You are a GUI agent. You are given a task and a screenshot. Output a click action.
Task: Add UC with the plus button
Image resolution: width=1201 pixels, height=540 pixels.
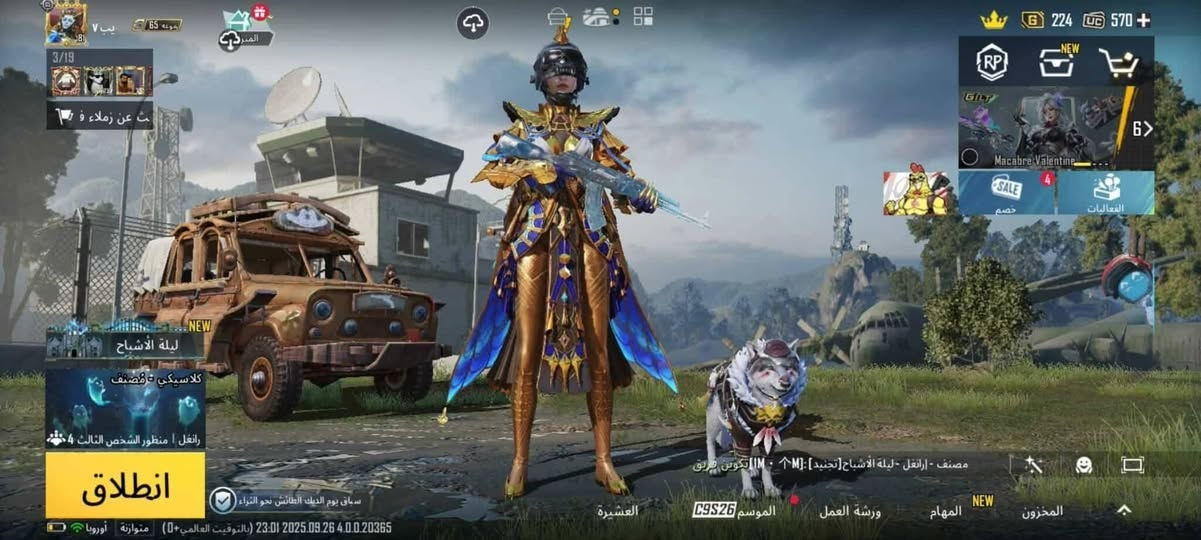point(1144,20)
